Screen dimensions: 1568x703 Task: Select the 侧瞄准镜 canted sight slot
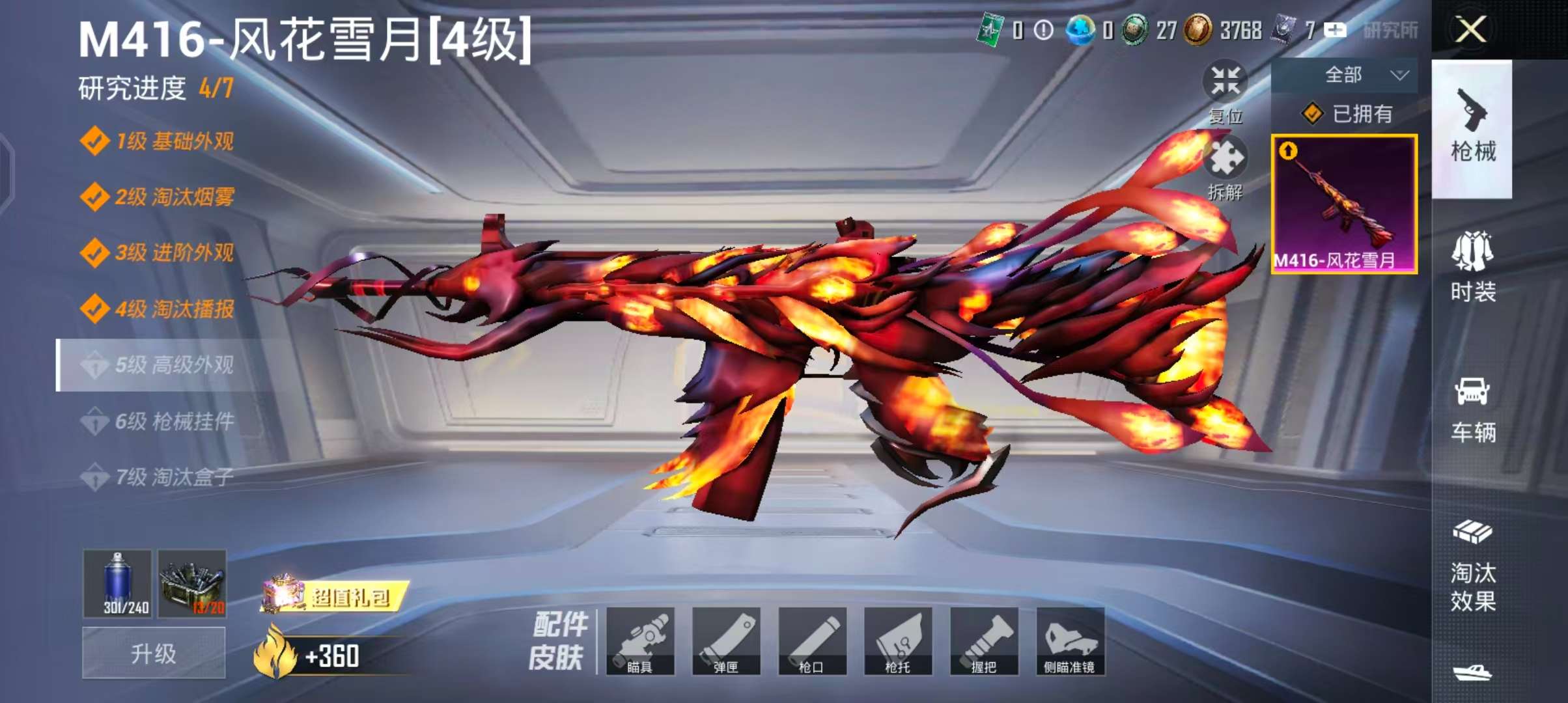pyautogui.click(x=1070, y=641)
